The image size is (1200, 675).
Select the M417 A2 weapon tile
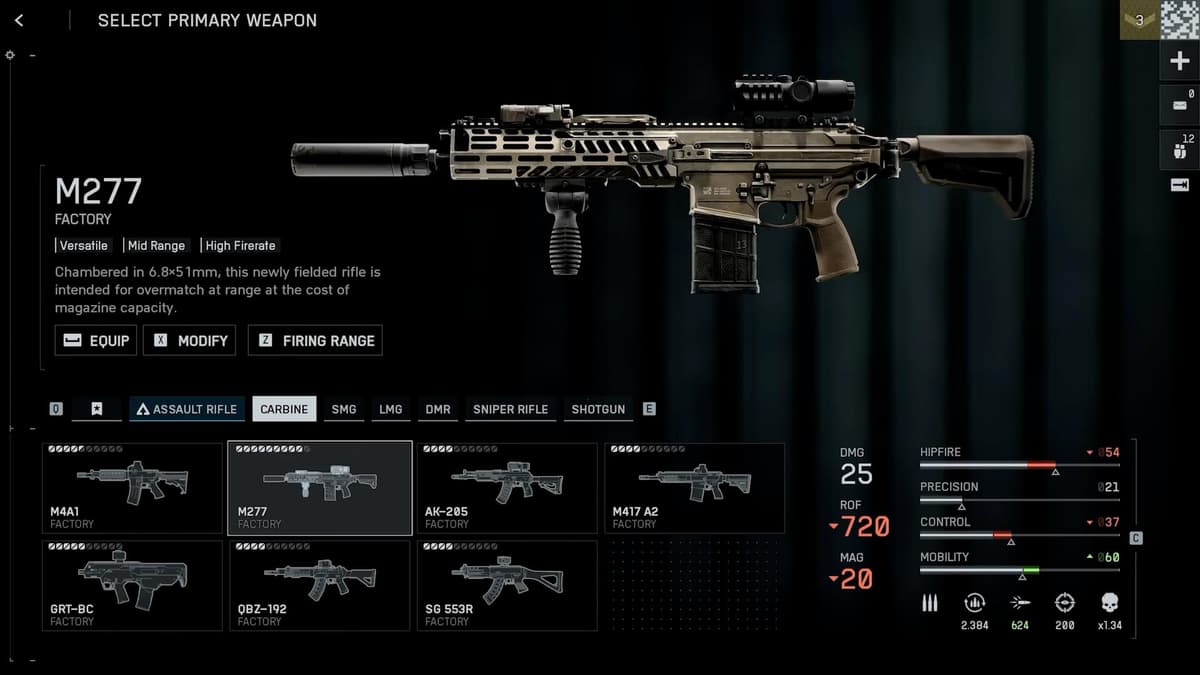(x=694, y=488)
